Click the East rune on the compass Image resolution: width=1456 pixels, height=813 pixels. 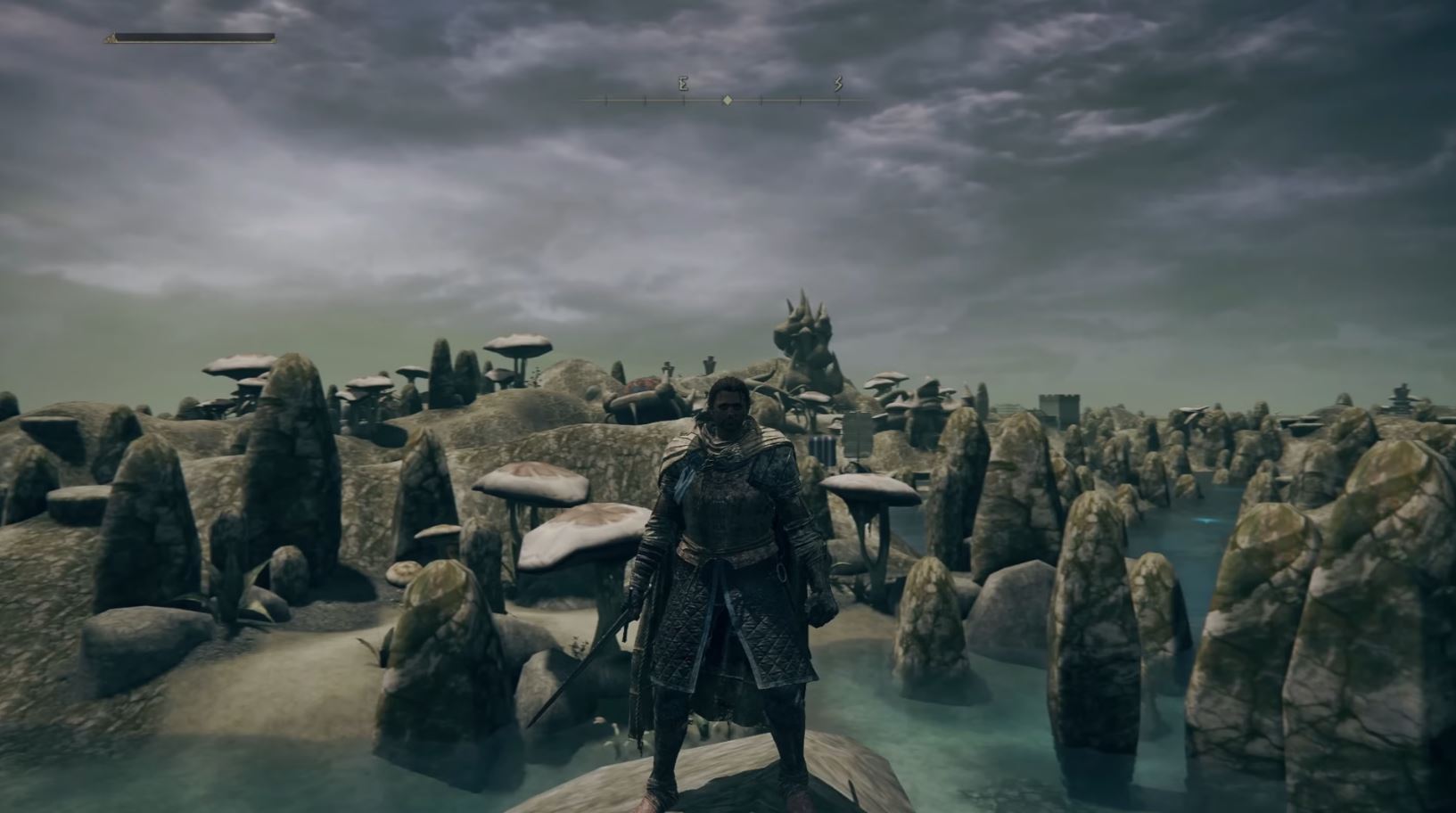pos(682,83)
